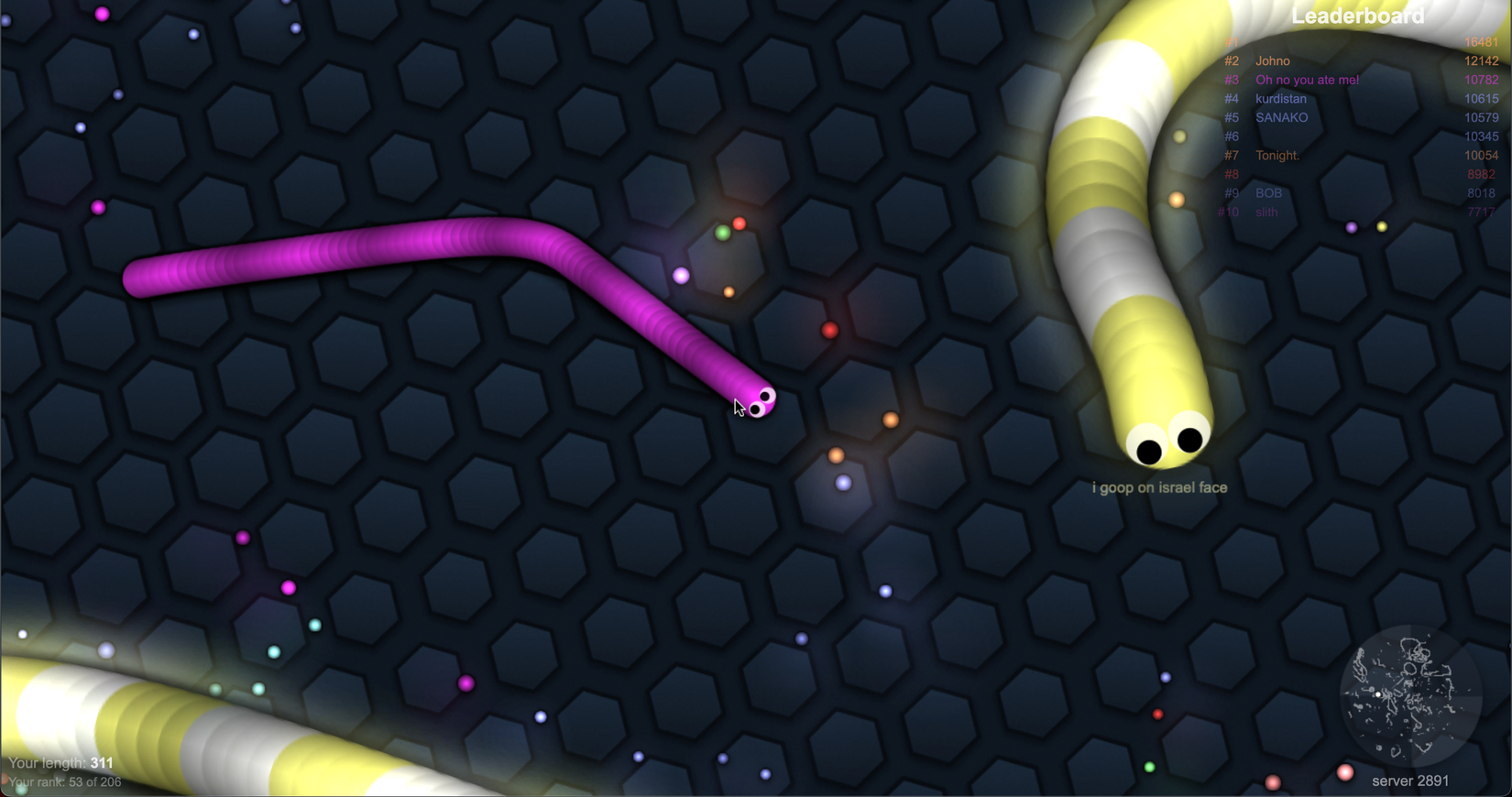1512x797 pixels.
Task: Select Johno on the leaderboard
Action: (x=1273, y=60)
